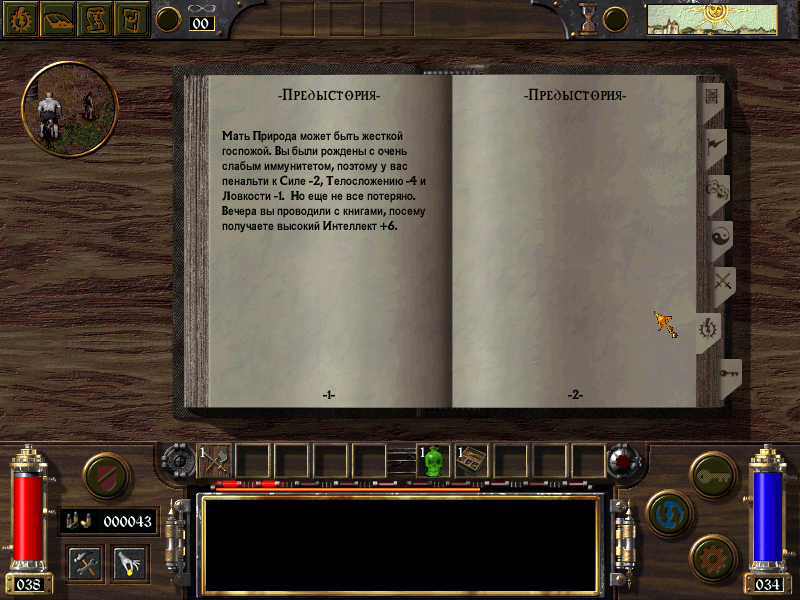The height and width of the screenshot is (600, 800).
Task: Toggle the red shield combat mode button
Action: (104, 475)
